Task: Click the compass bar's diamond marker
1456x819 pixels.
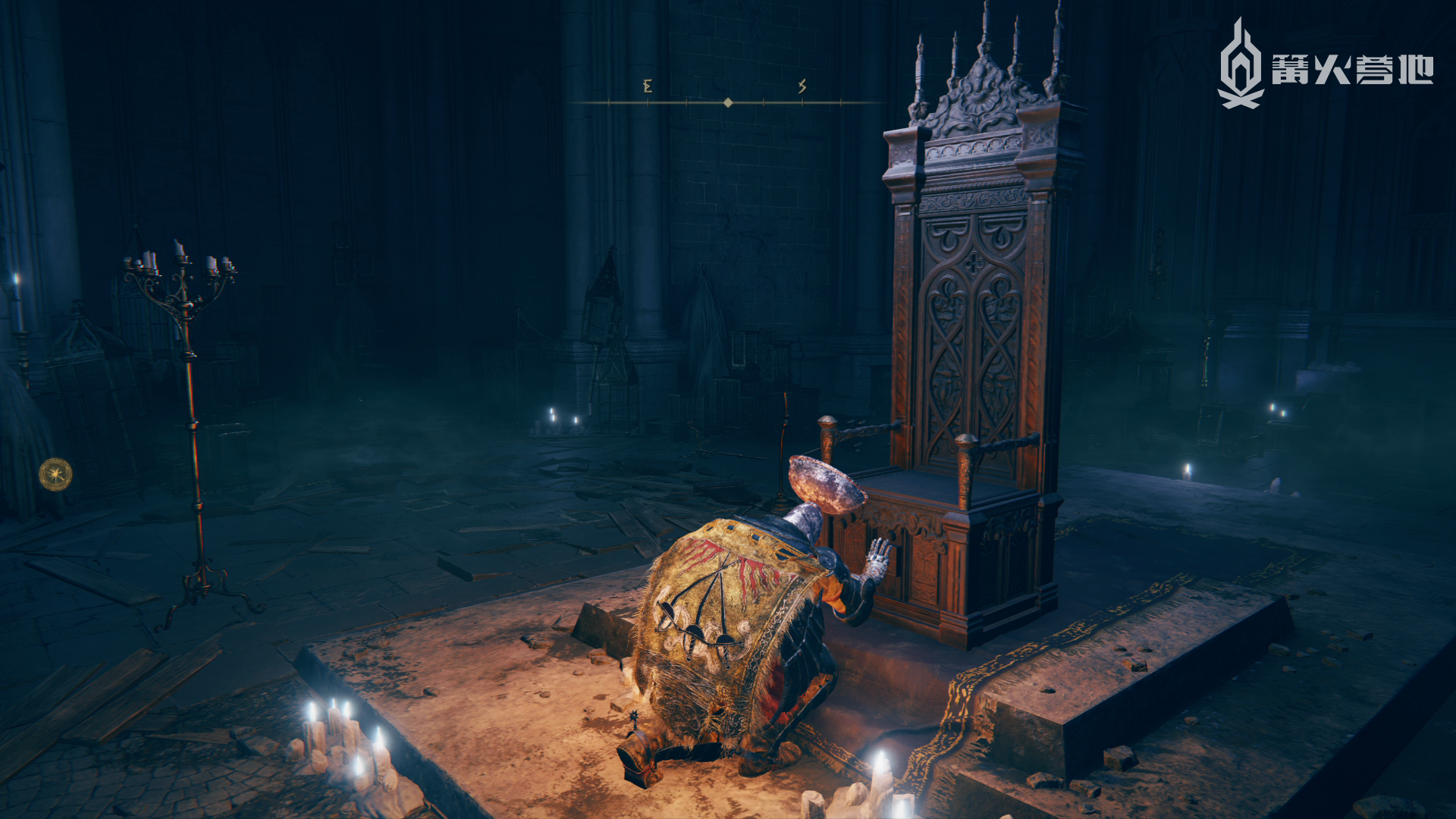Action: click(x=728, y=102)
